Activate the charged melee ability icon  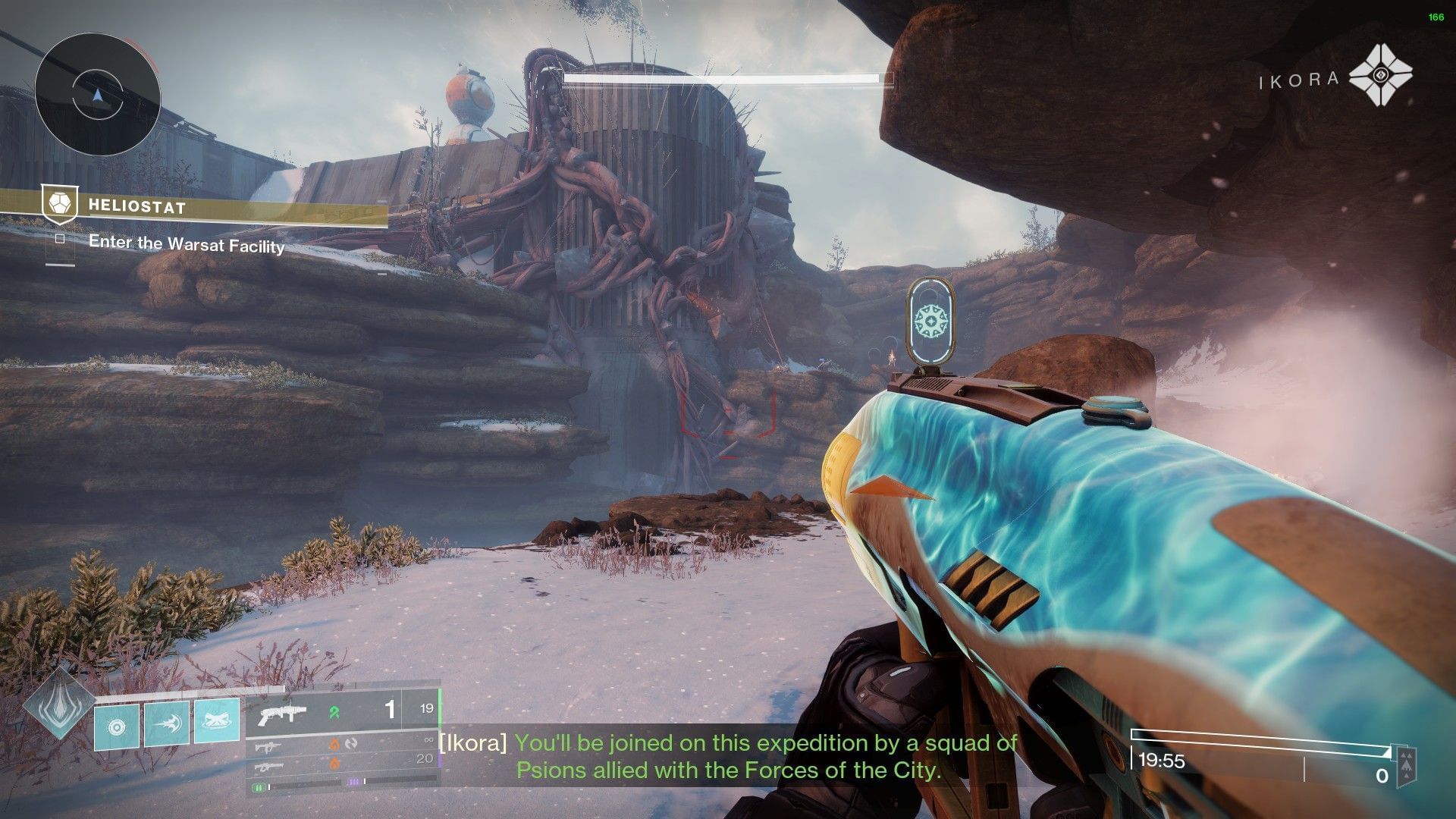167,723
